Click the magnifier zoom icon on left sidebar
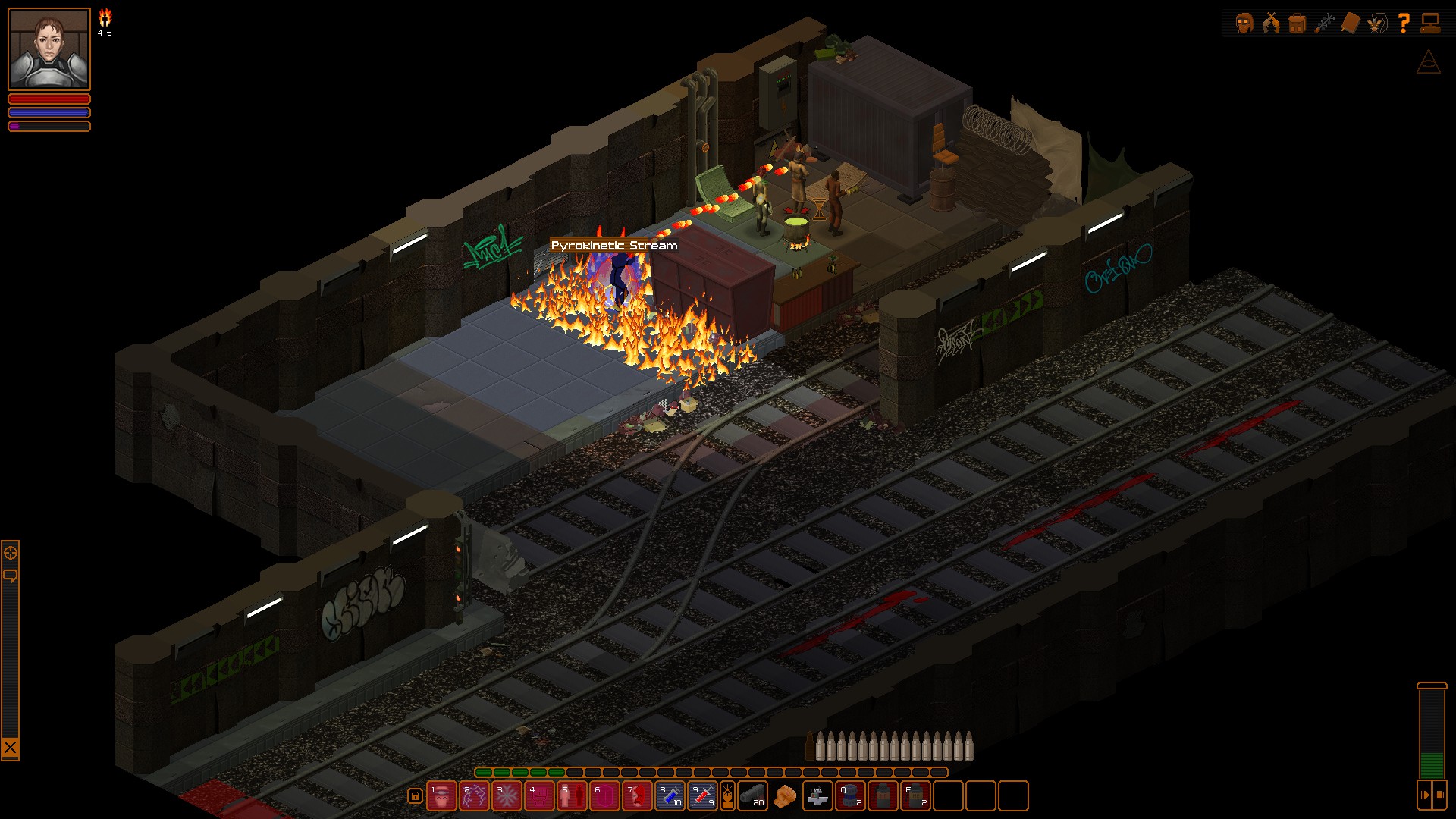Screen dimensions: 1456x819 [11, 553]
